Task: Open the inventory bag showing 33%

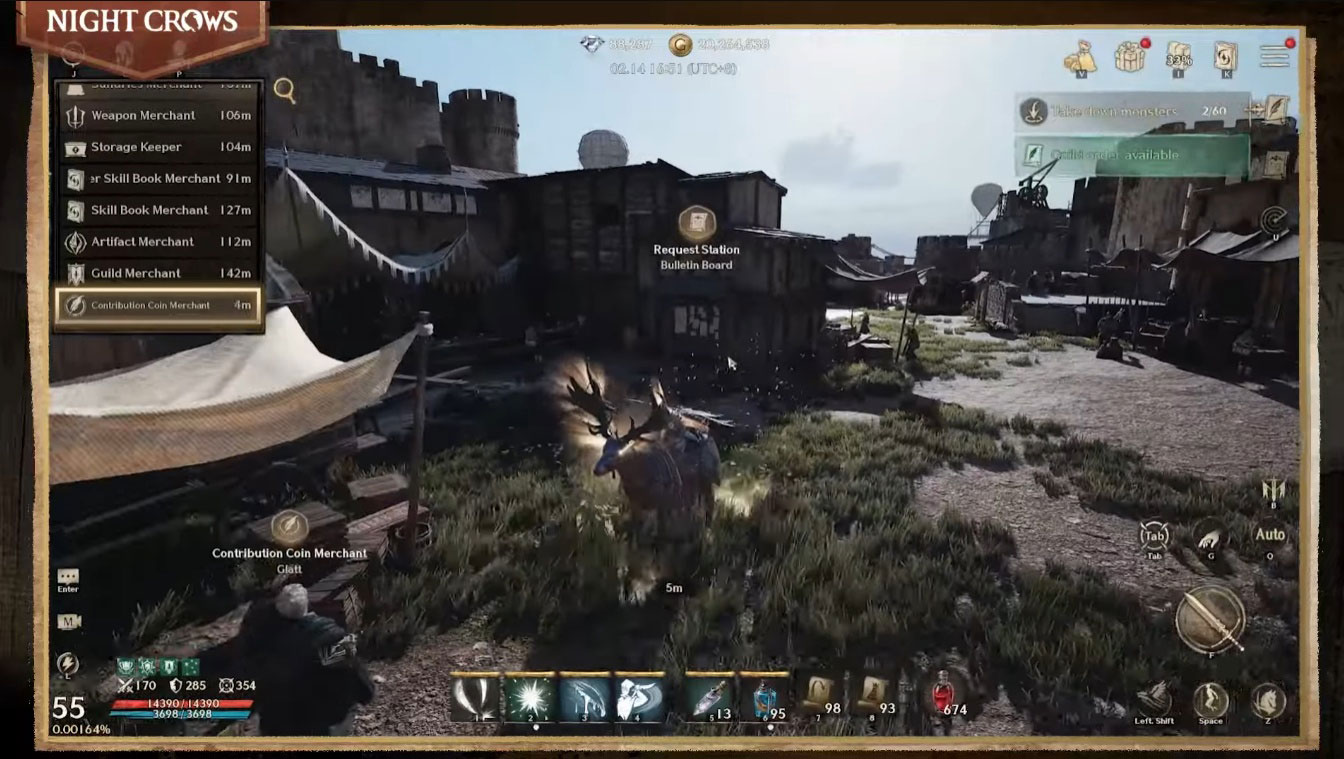Action: click(x=1179, y=57)
